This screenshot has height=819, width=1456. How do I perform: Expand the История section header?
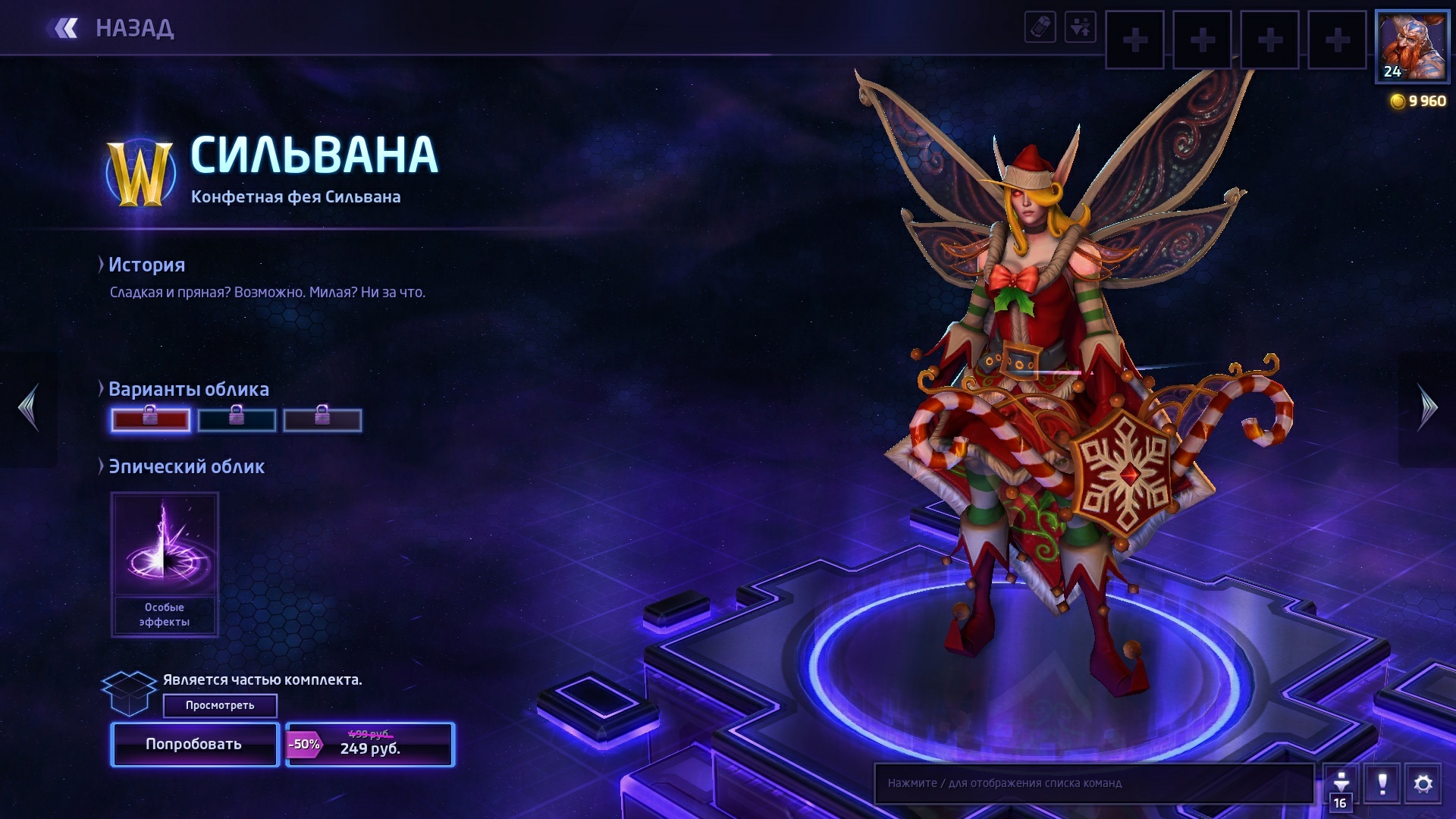[x=146, y=265]
